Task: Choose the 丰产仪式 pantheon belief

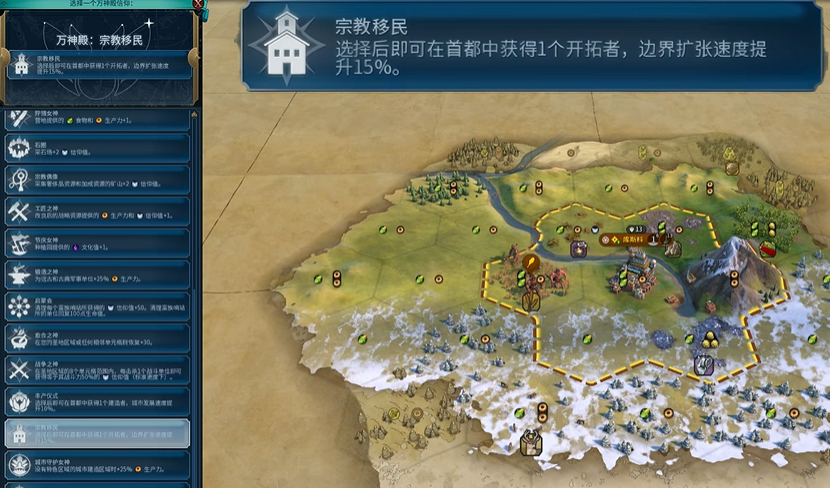Action: pos(97,400)
